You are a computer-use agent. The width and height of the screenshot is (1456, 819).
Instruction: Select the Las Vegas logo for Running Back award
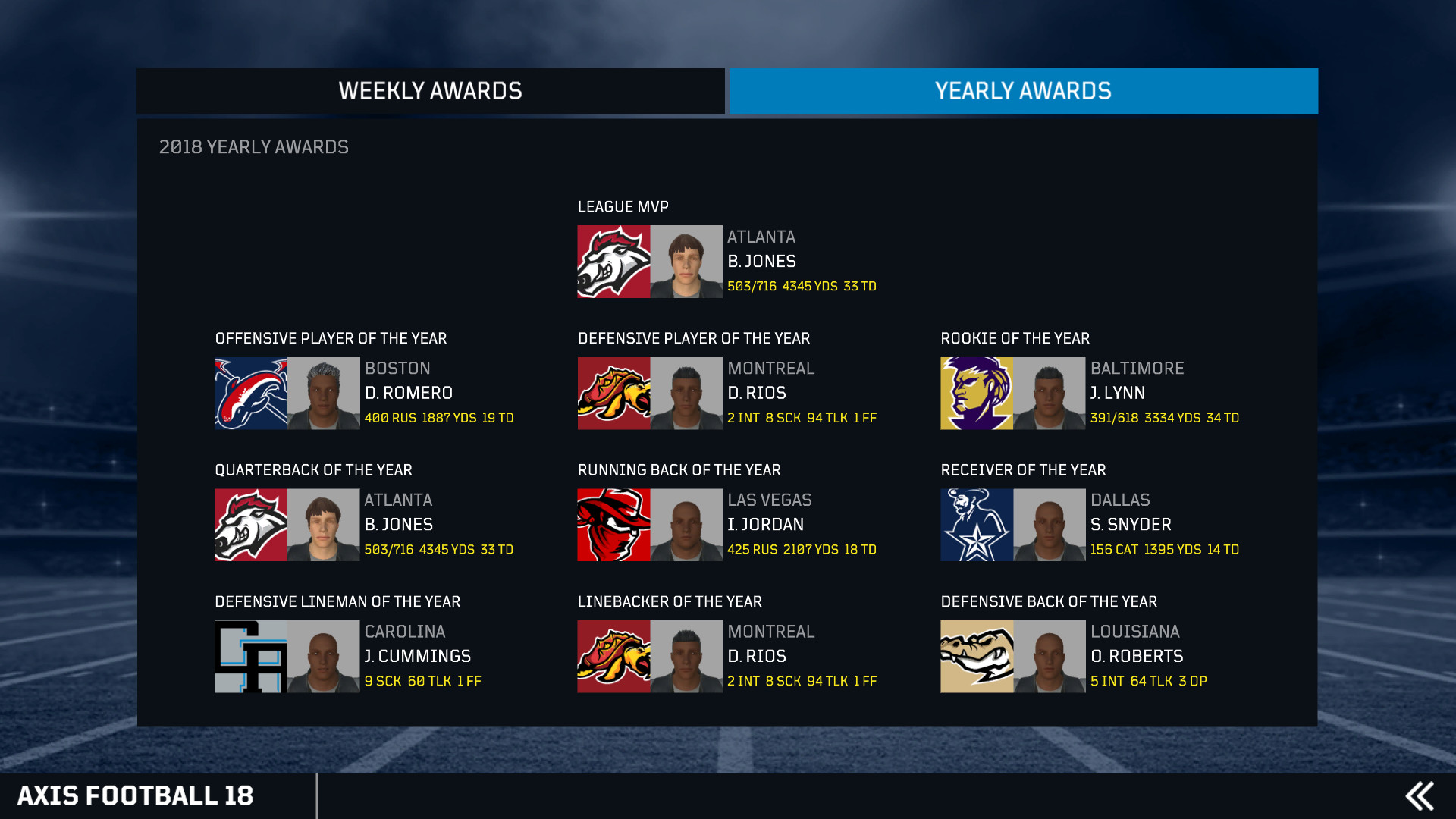613,525
